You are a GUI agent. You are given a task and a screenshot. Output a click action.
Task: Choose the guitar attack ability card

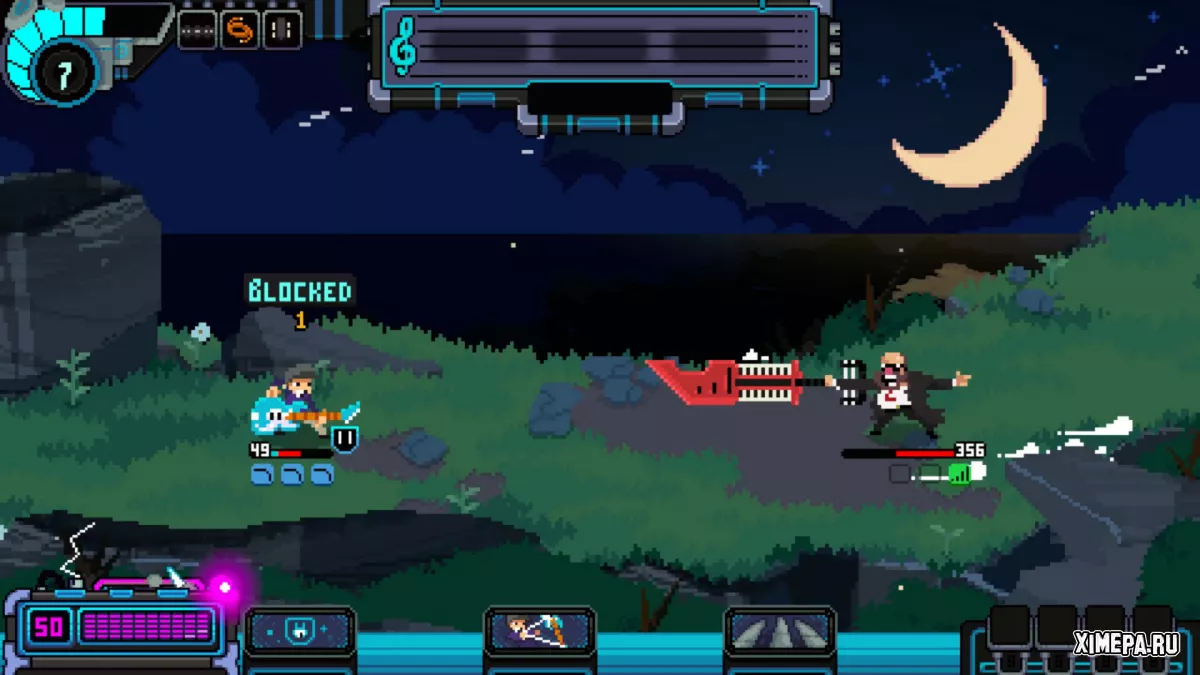point(540,632)
